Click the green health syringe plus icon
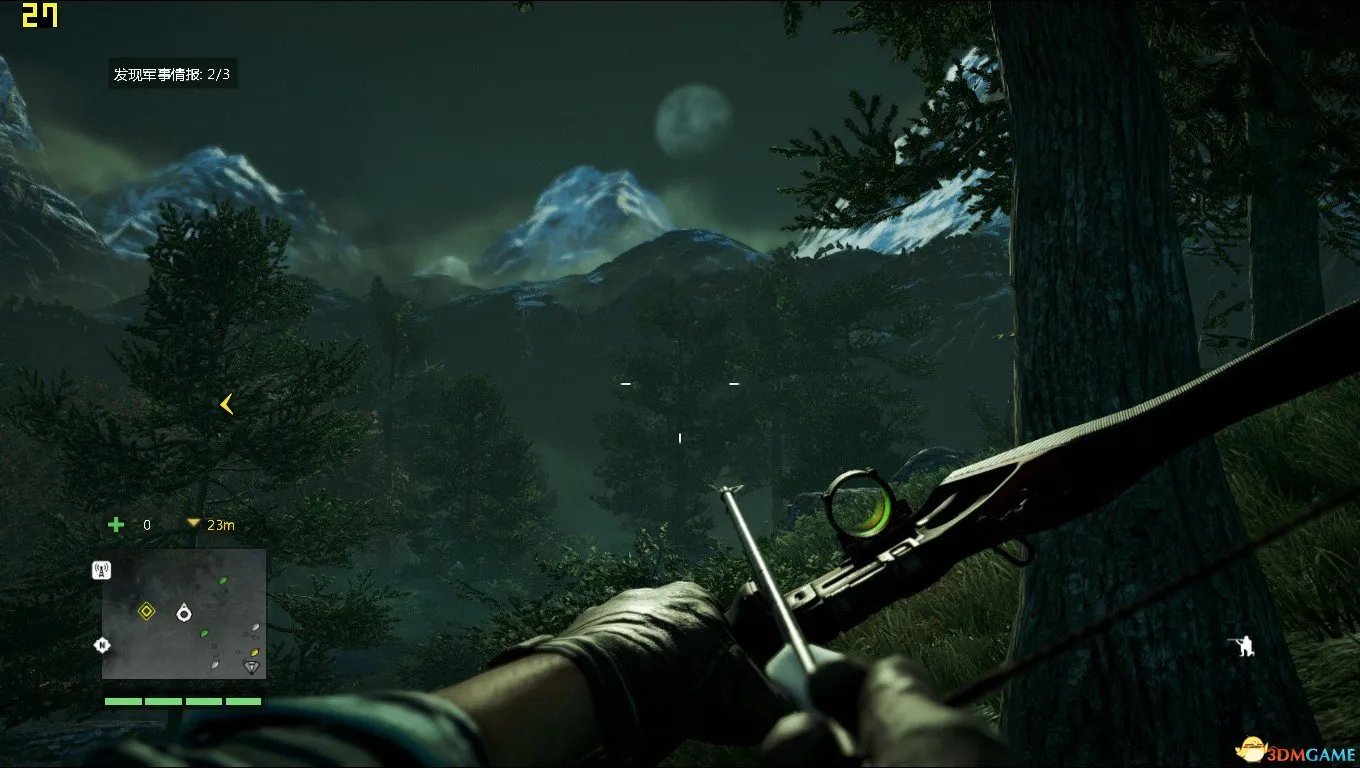1360x768 pixels. [116, 524]
